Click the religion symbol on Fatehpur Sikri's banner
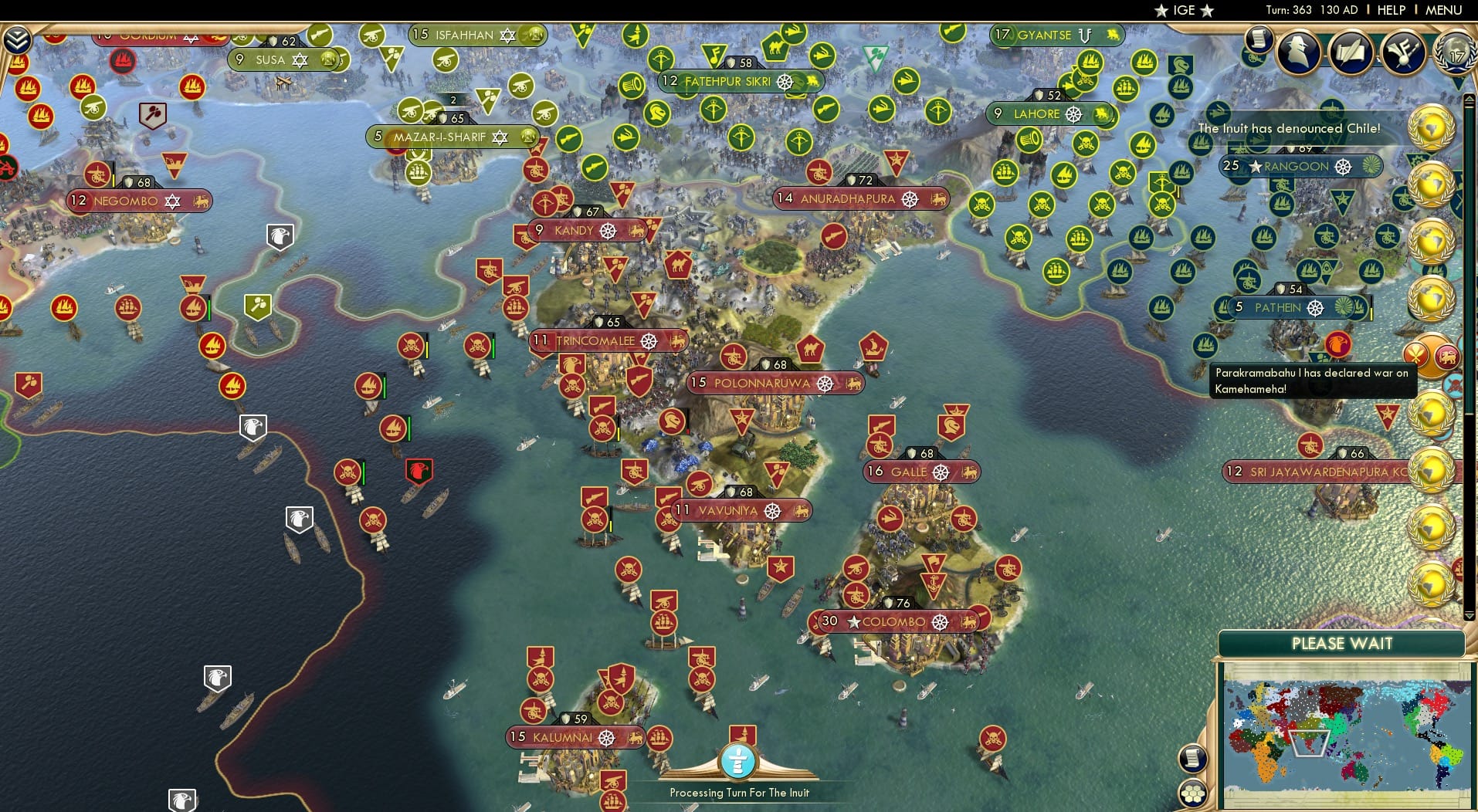Viewport: 1478px width, 812px height. [785, 80]
